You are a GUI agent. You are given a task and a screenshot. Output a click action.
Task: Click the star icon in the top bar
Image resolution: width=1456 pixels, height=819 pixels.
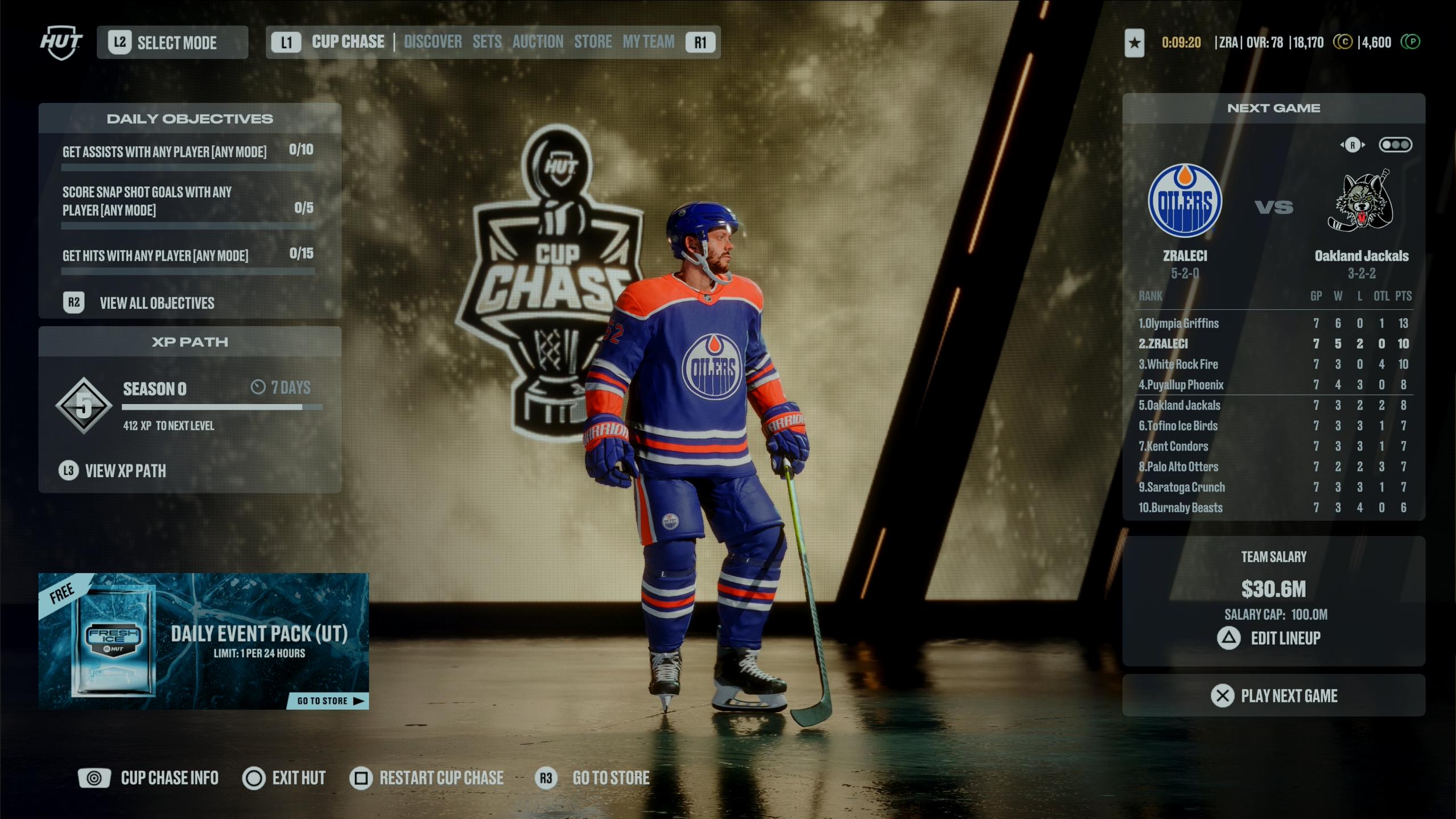pos(1135,43)
